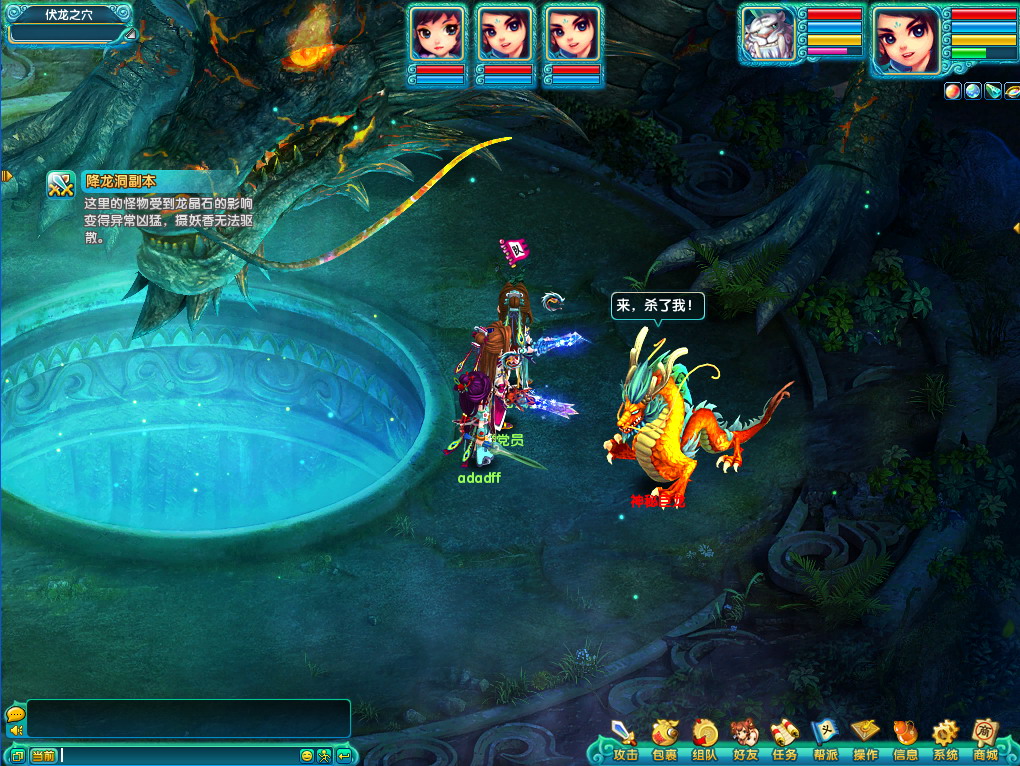Open the 降龙洞副本 dungeon quest tracker

click(62, 185)
